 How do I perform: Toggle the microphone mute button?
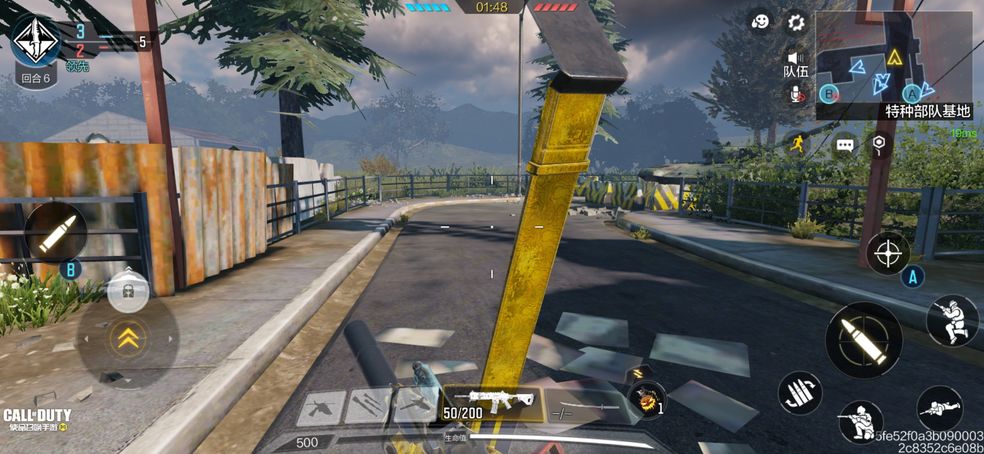(x=797, y=93)
